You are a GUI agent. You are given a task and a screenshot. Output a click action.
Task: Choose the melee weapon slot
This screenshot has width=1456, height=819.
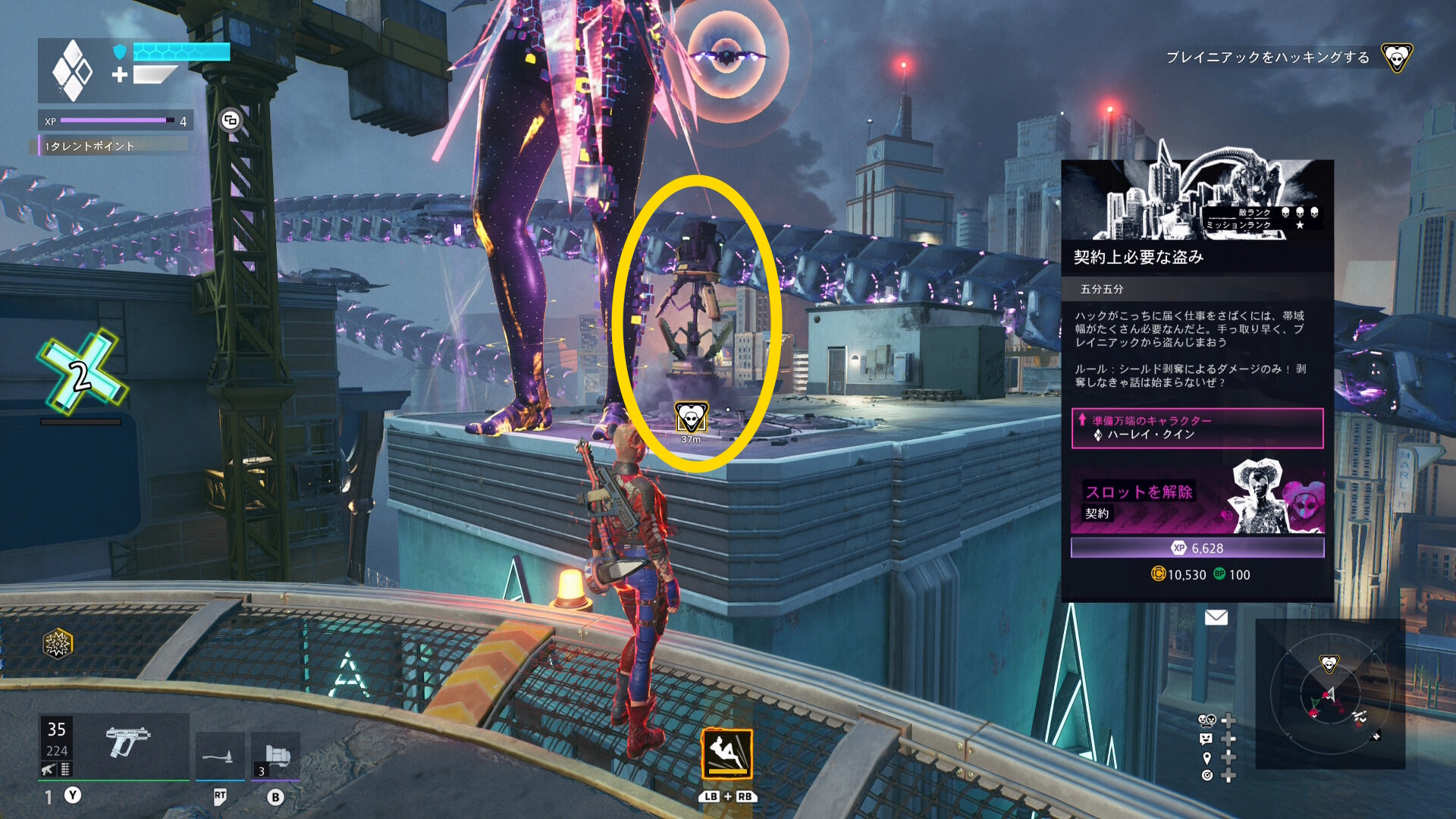[219, 756]
